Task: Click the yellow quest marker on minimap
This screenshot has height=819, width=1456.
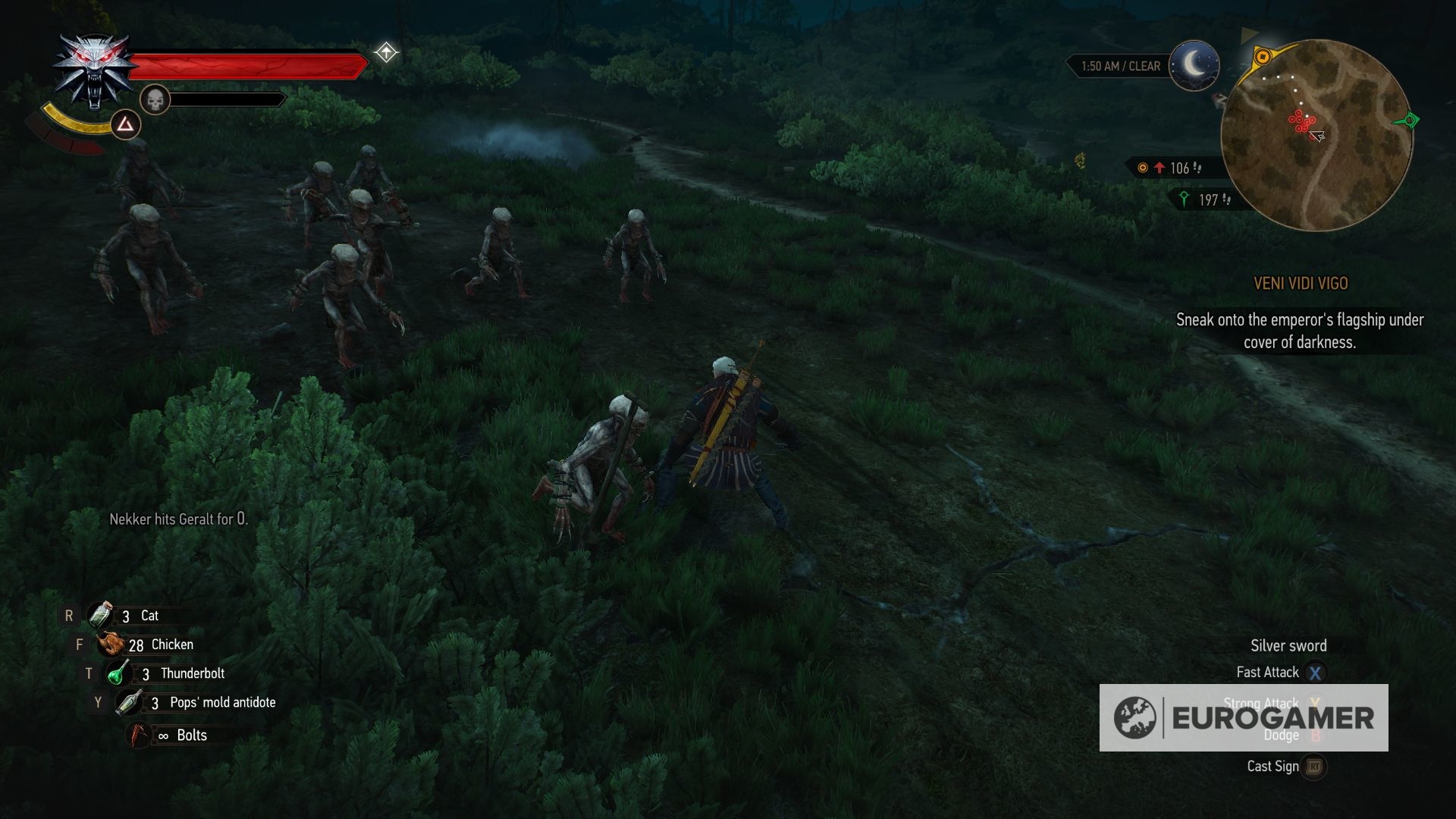Action: tap(1263, 57)
